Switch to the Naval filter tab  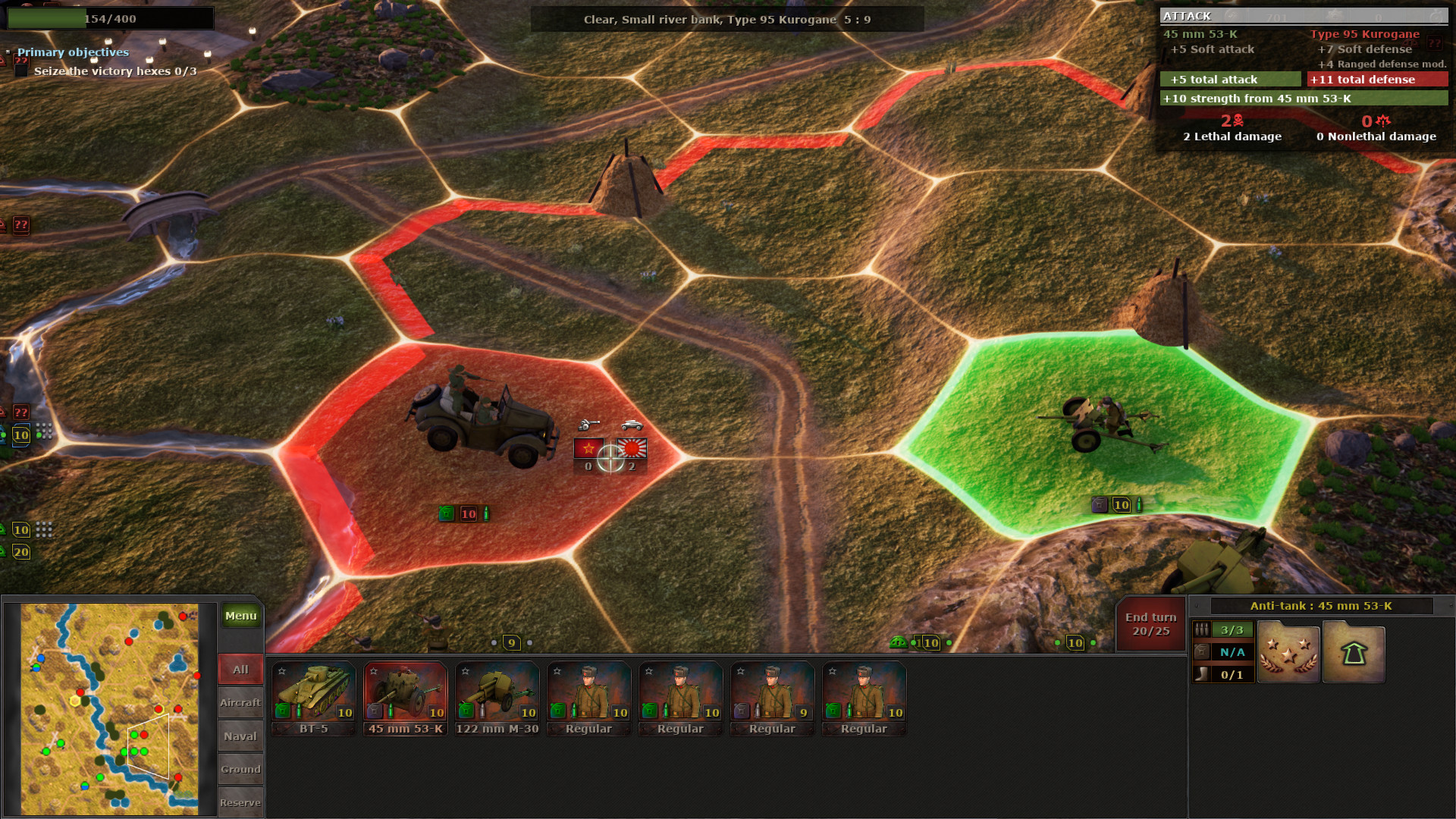click(x=240, y=736)
